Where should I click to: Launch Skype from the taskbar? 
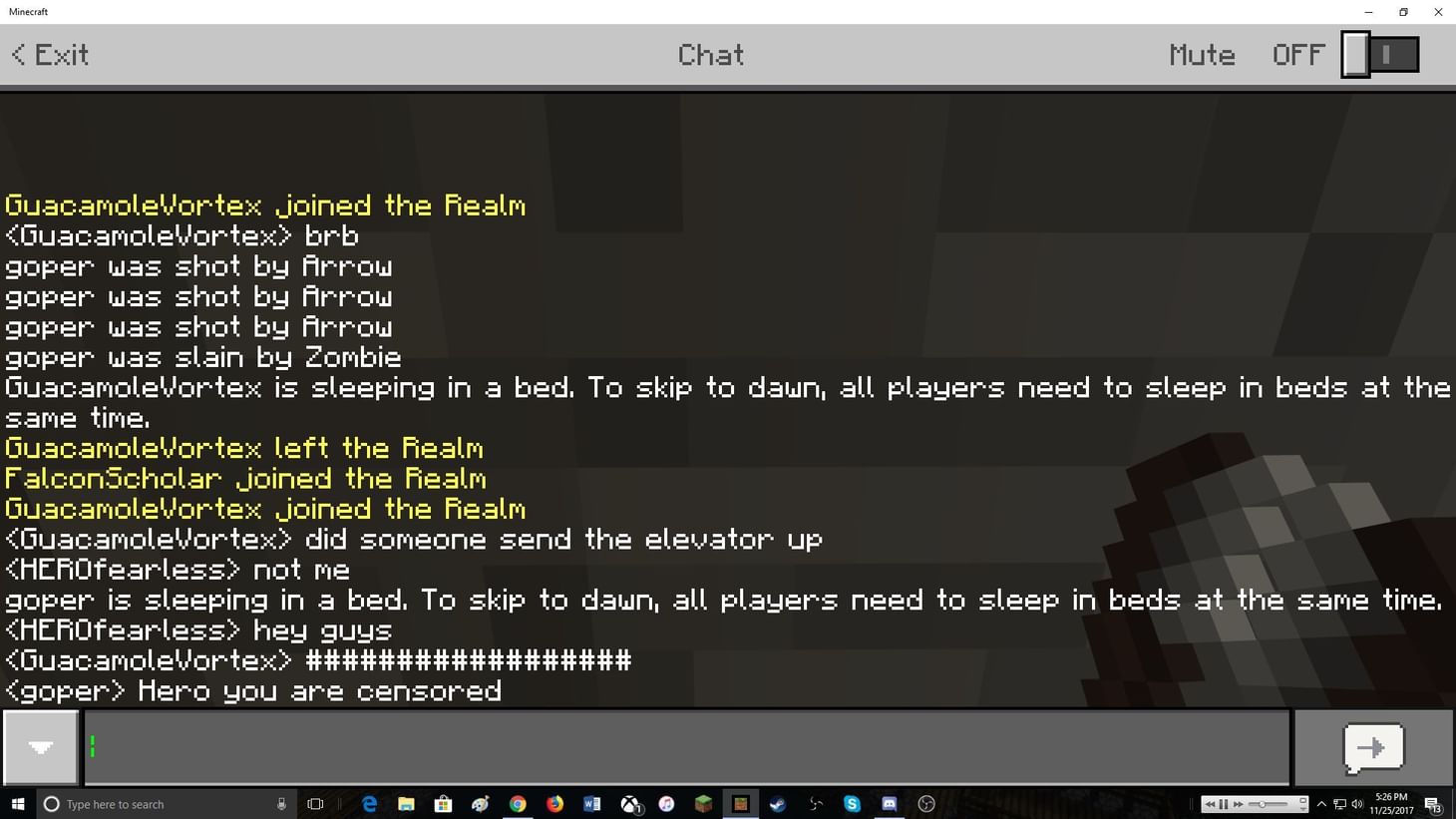click(x=851, y=804)
